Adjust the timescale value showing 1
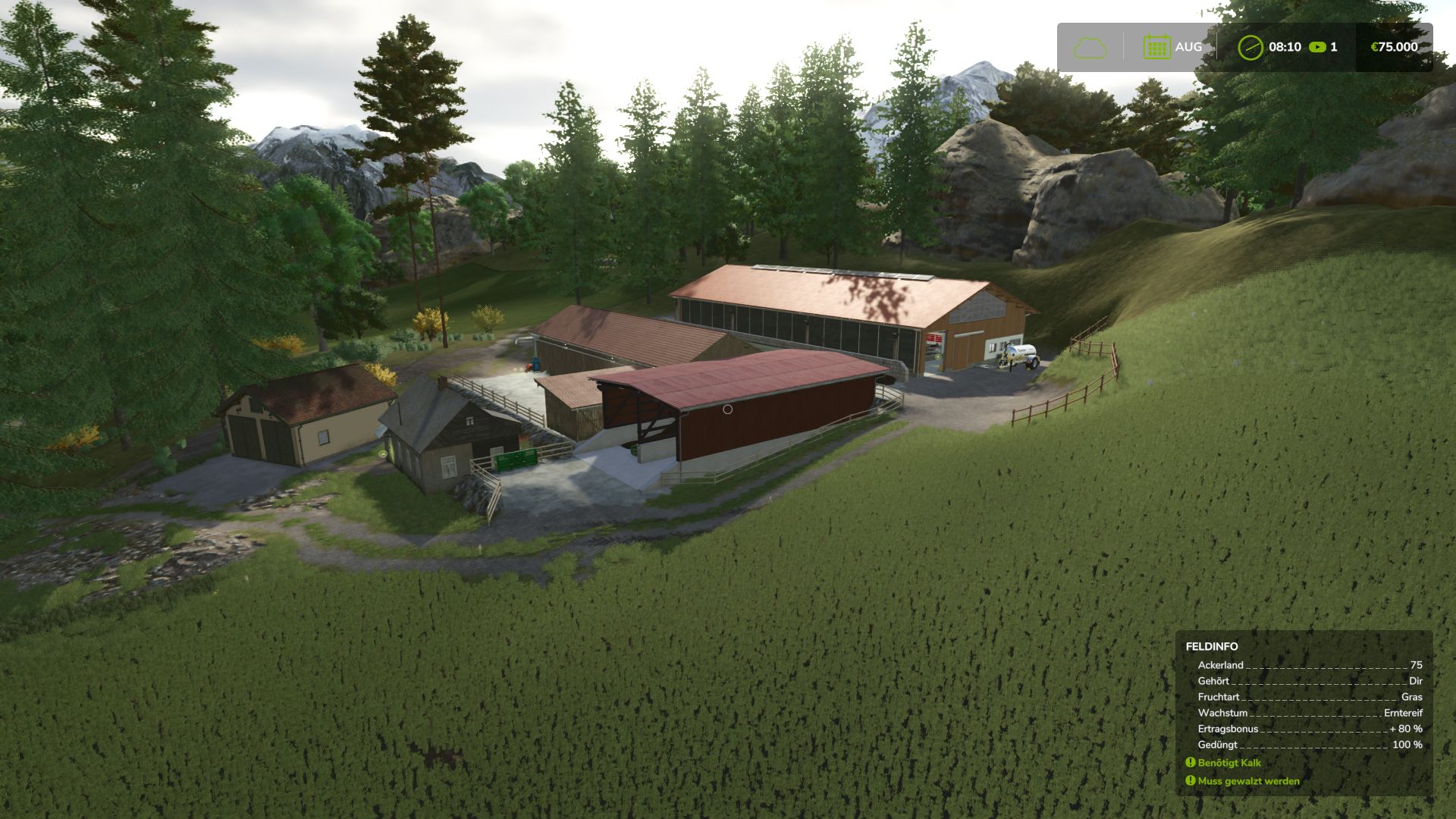 coord(1333,47)
